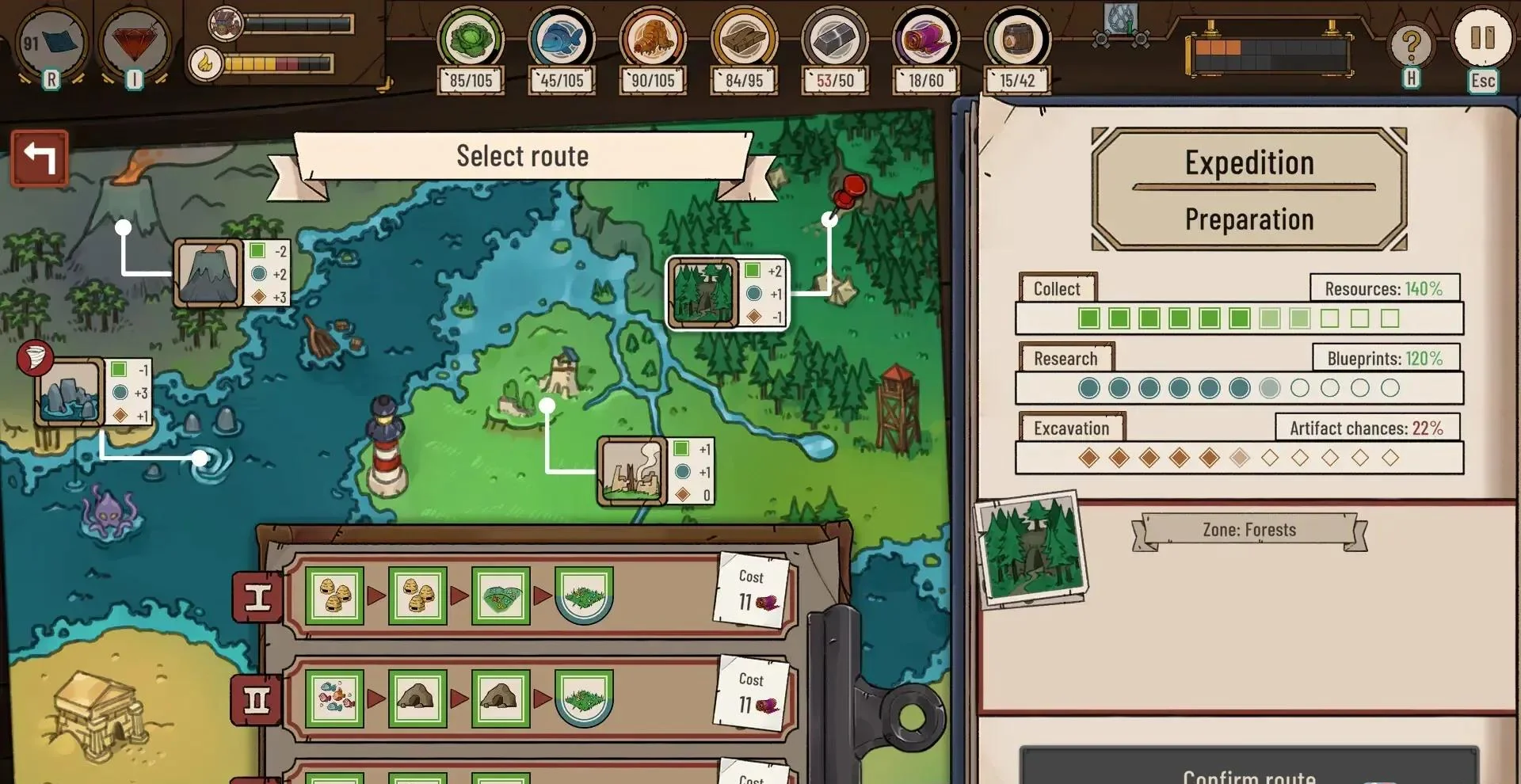The width and height of the screenshot is (1521, 784).
Task: Click the cabbage food resource icon
Action: pos(471,38)
